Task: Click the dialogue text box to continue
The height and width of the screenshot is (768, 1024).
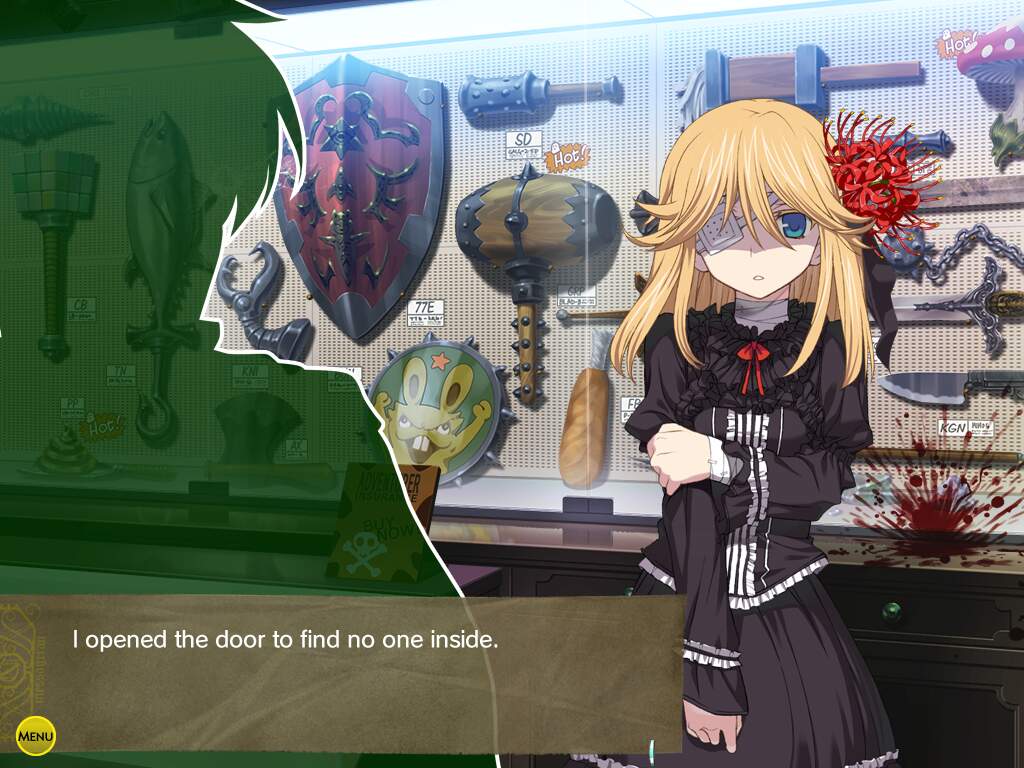Action: (340, 672)
